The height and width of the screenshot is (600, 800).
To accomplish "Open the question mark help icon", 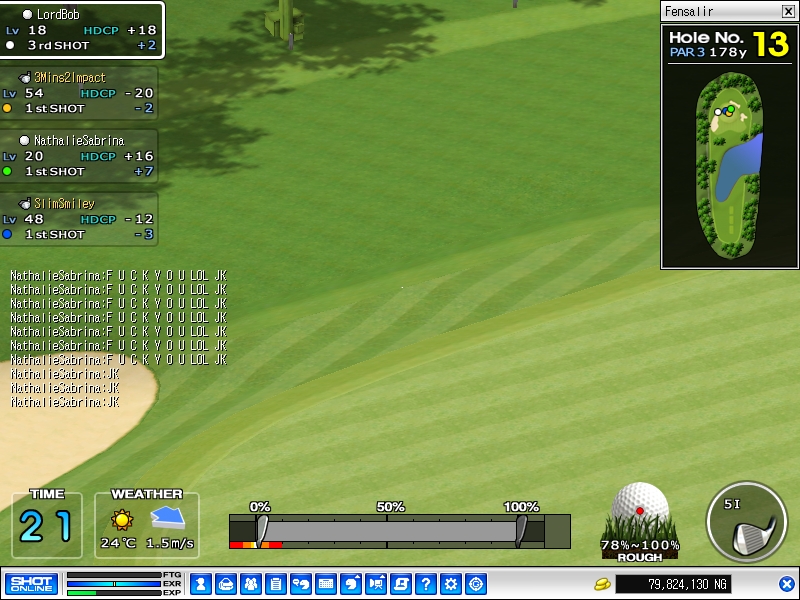I will point(426,584).
